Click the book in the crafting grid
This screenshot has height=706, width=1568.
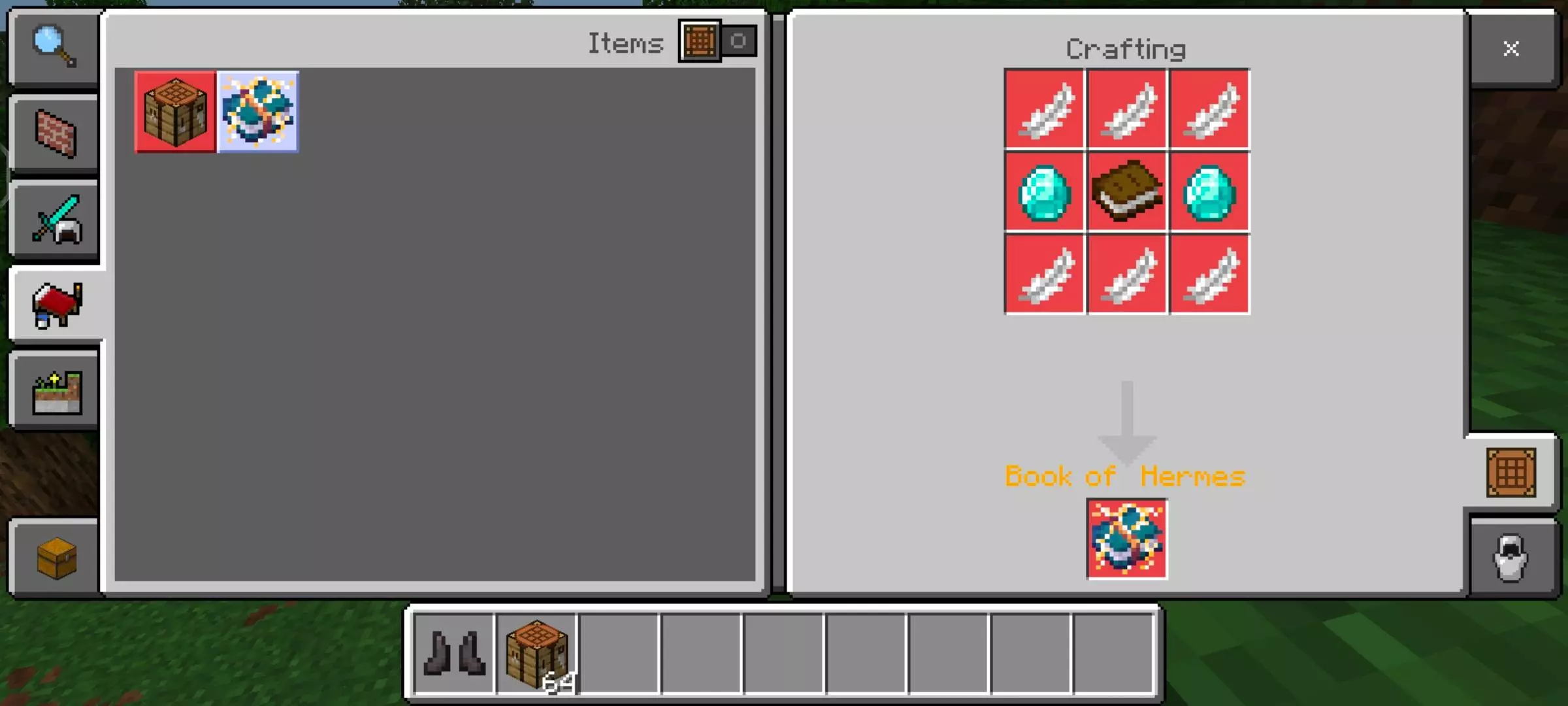(1127, 192)
